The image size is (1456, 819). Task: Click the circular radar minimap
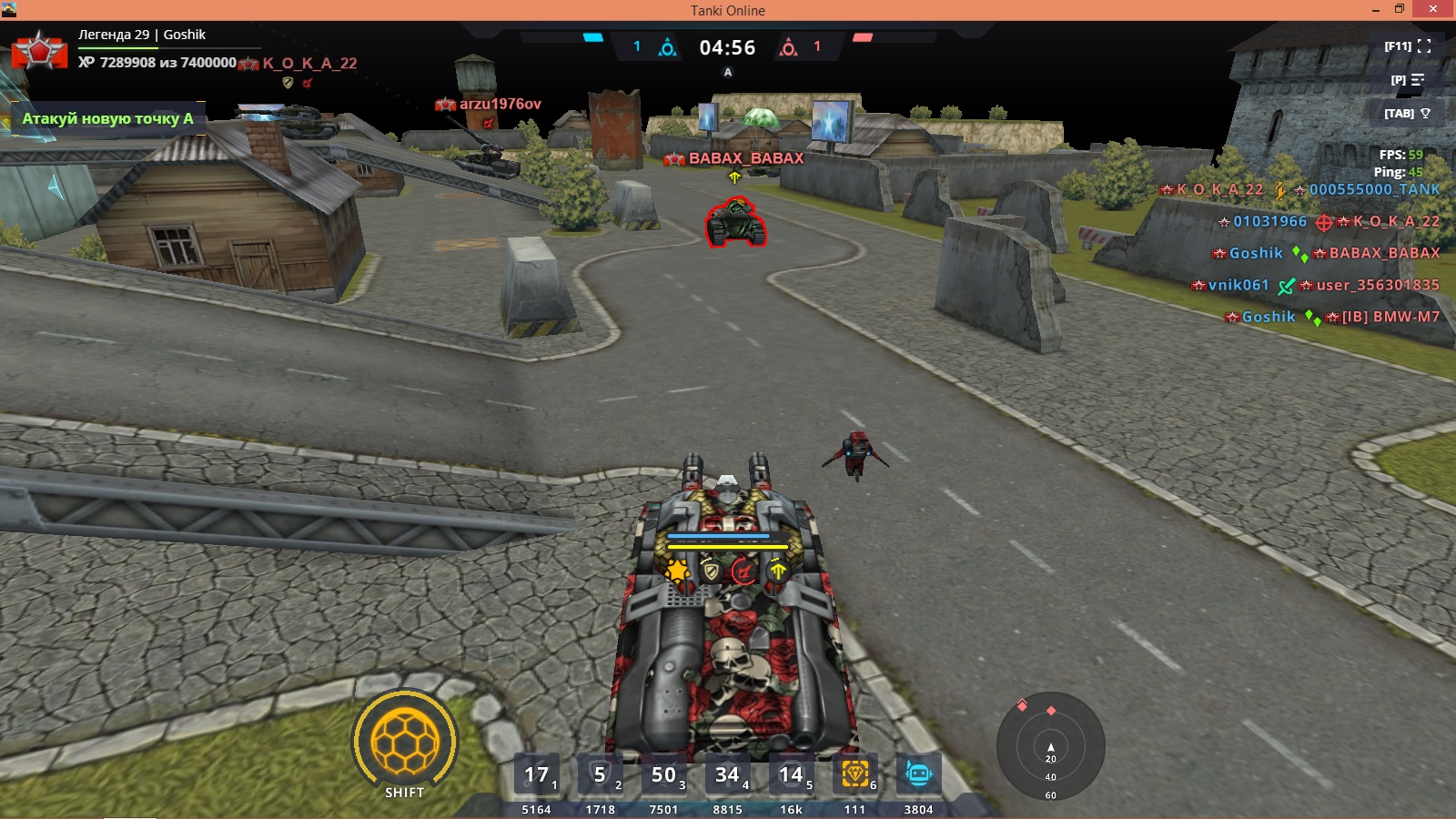1051,746
